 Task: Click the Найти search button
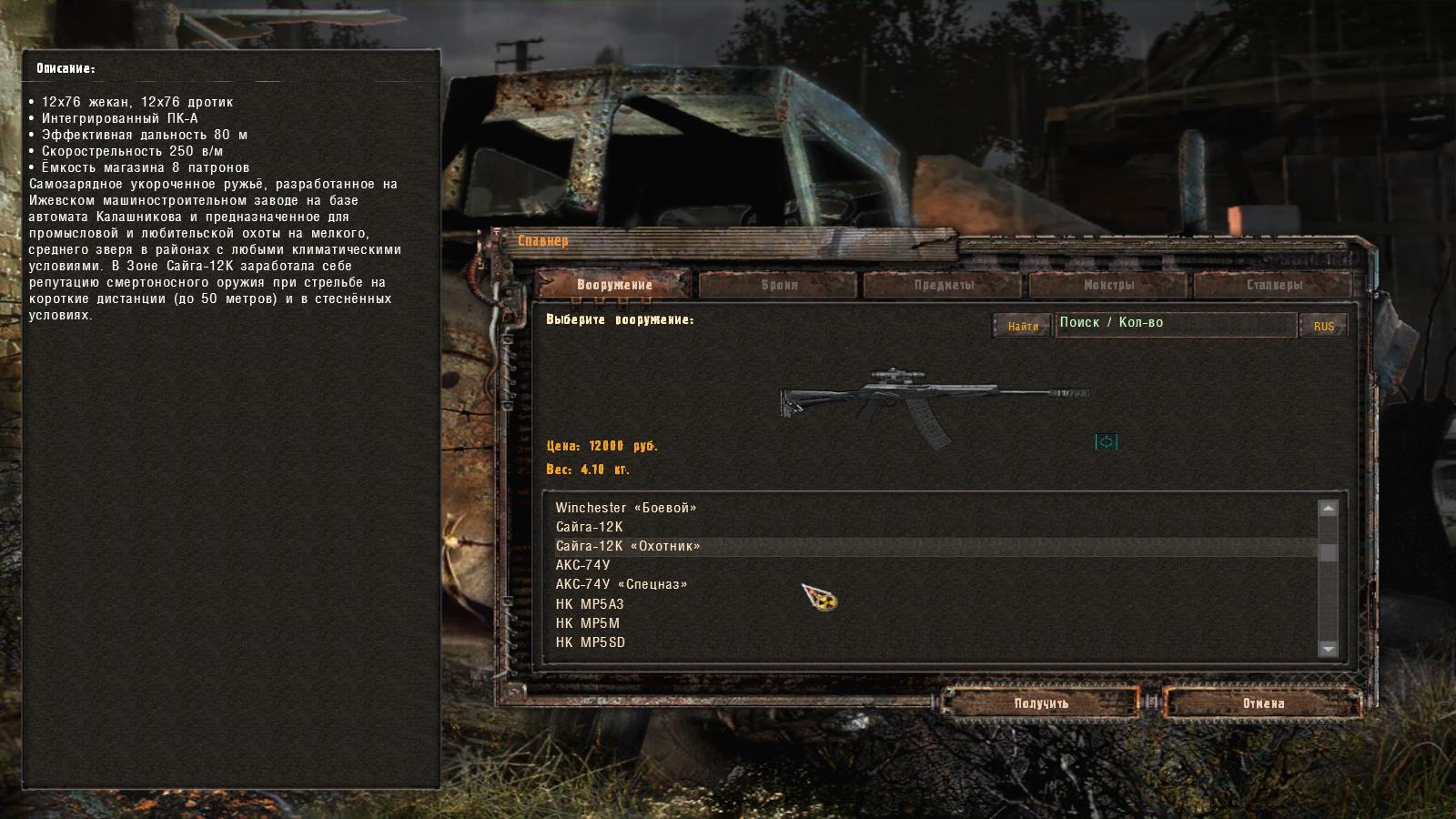pyautogui.click(x=1023, y=326)
